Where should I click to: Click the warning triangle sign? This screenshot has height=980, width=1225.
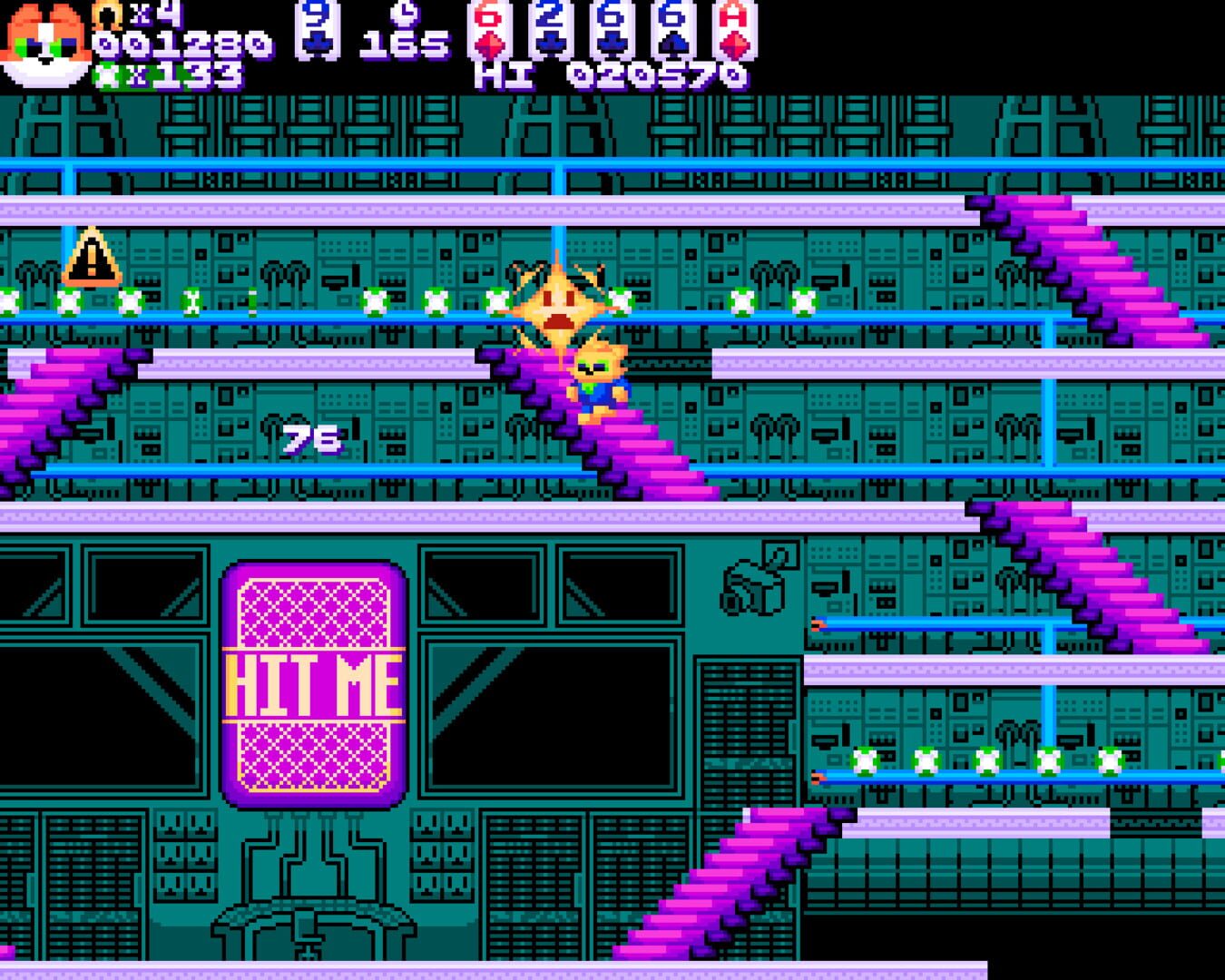point(90,258)
